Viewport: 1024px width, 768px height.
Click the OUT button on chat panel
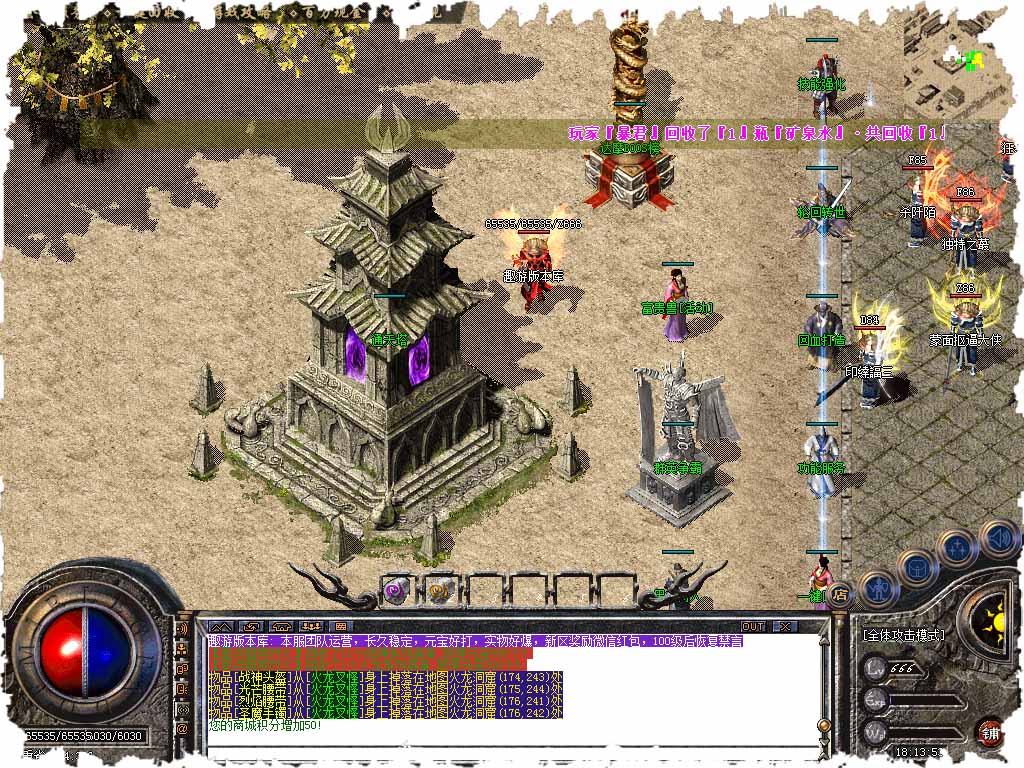coord(753,627)
